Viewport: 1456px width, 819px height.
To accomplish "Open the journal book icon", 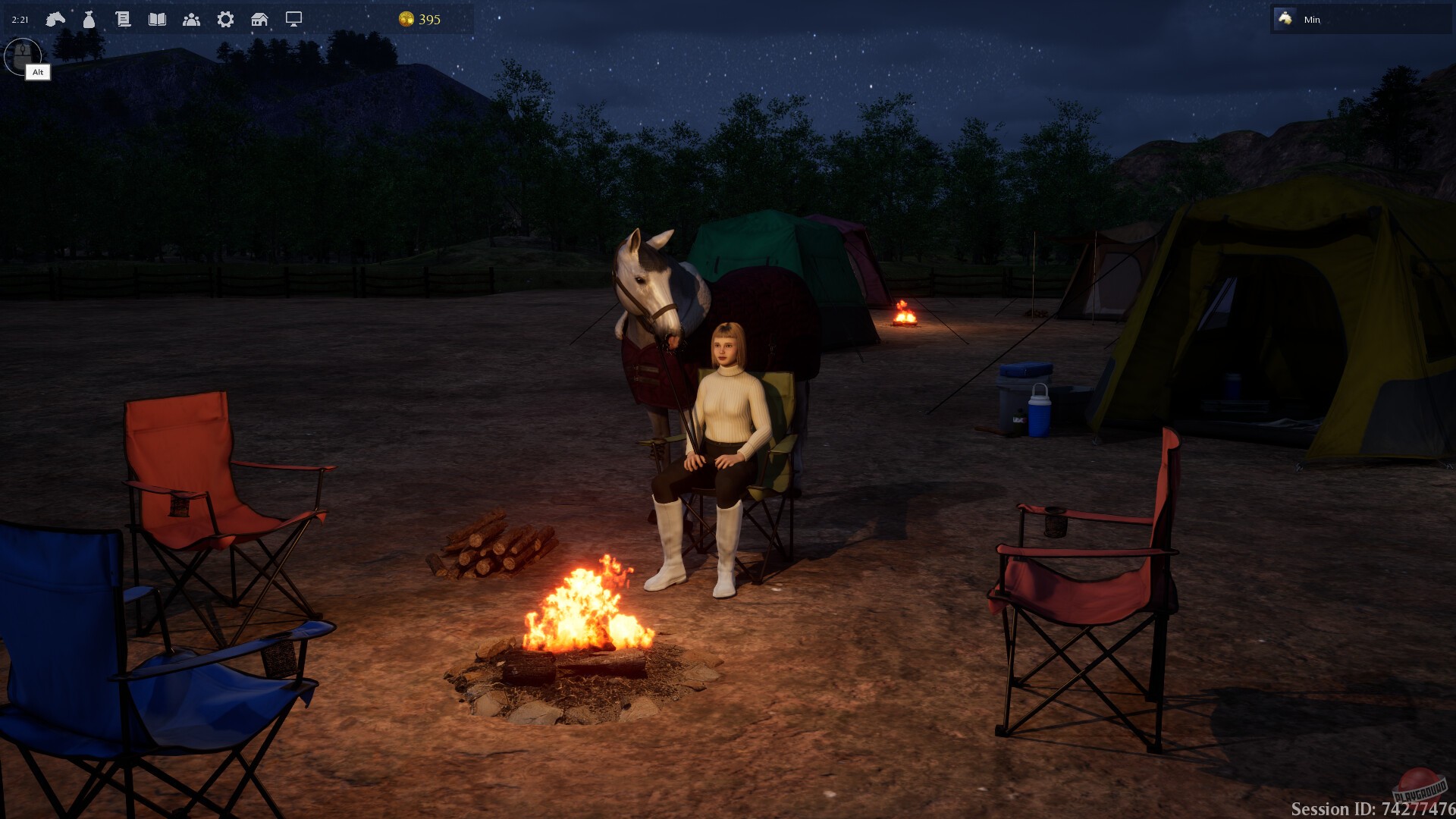I will (158, 19).
